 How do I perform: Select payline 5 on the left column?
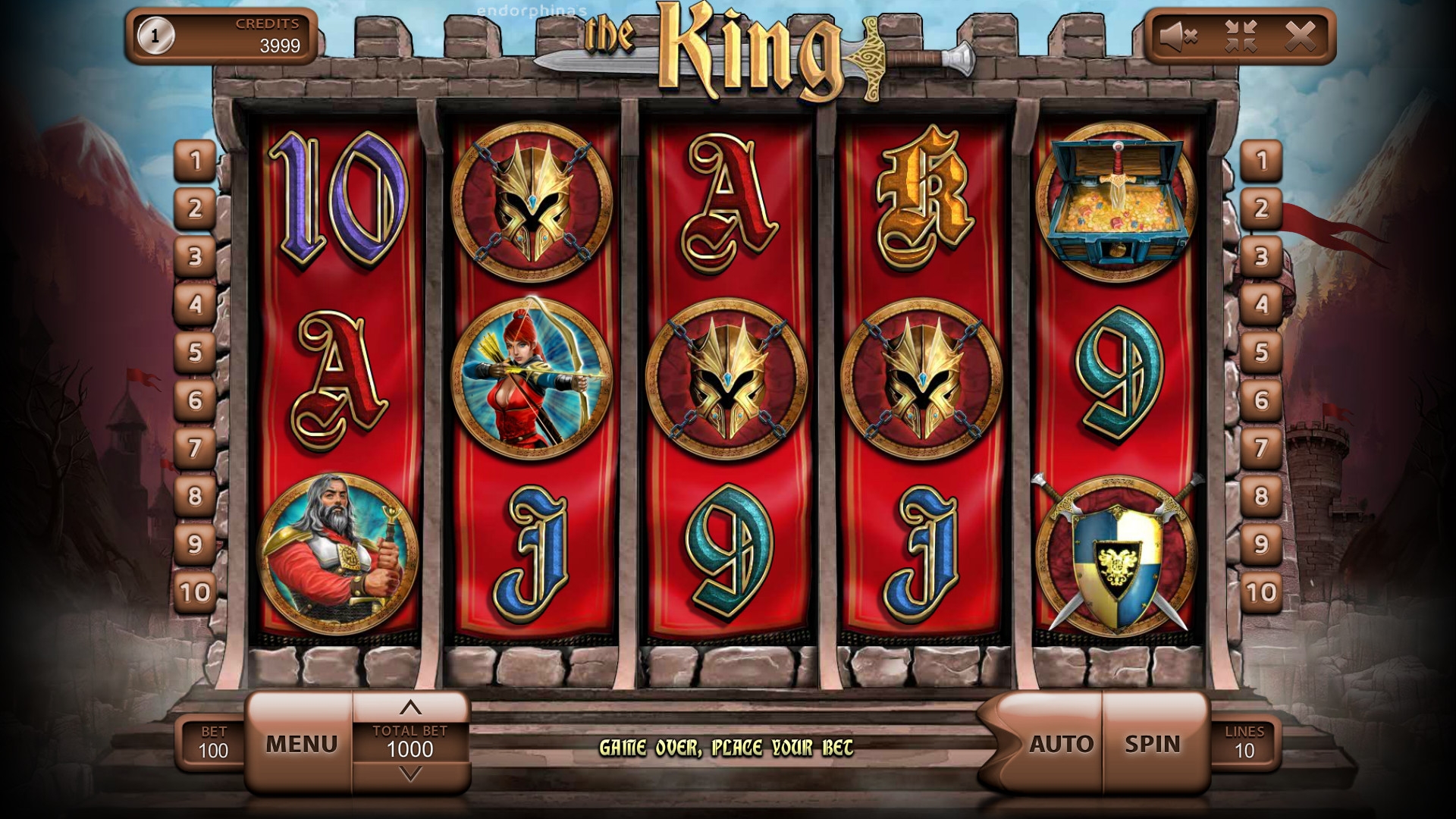coord(195,352)
